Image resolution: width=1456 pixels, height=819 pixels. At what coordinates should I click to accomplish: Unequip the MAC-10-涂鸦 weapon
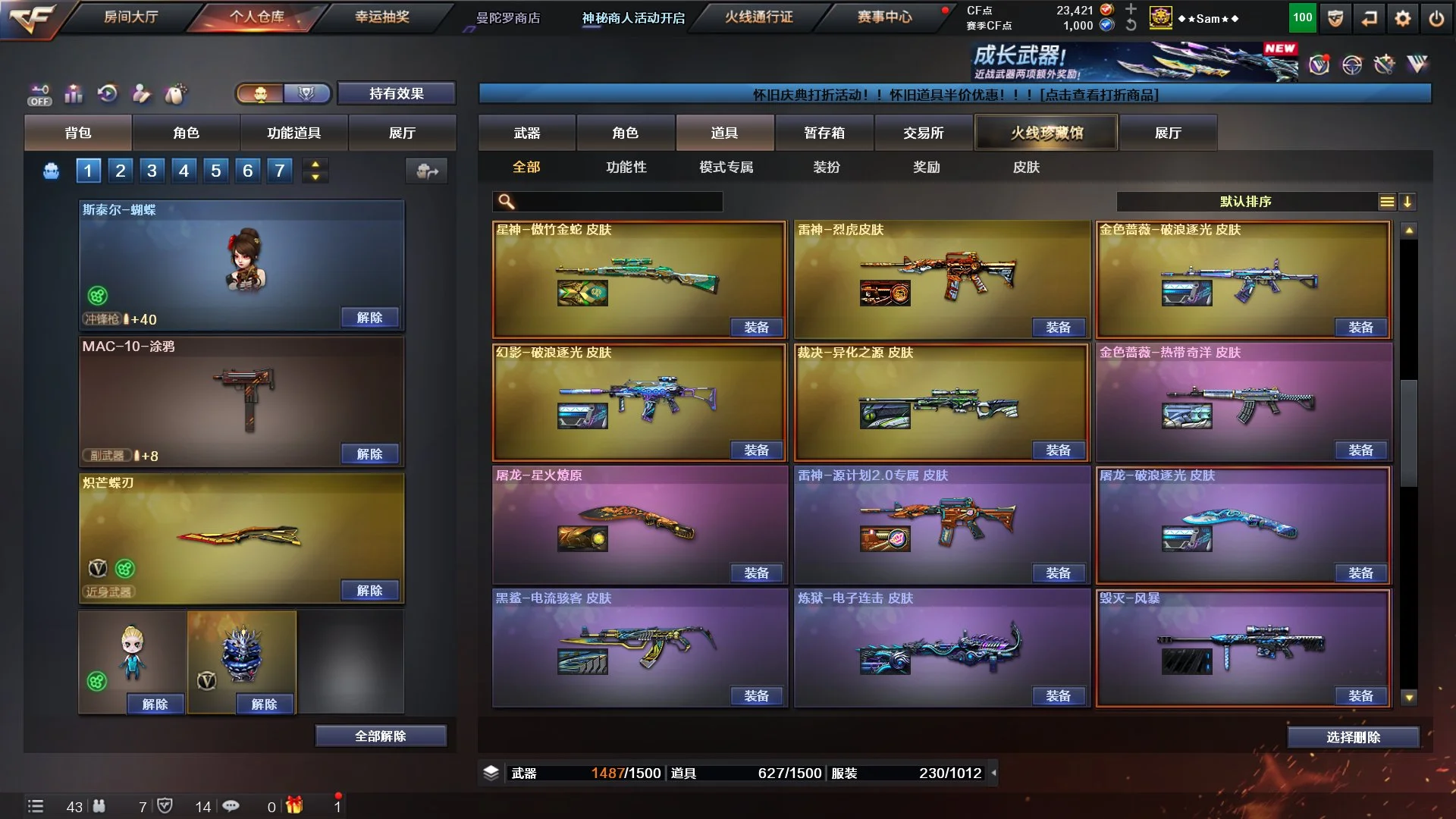pos(369,453)
